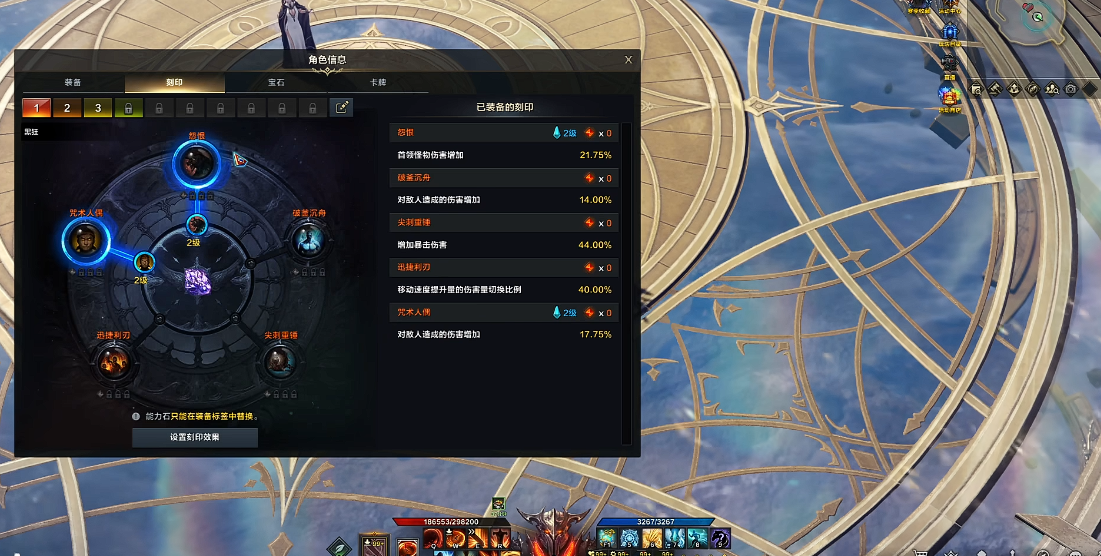Viewport: 1101px width, 556px height.
Task: Click the camera screenshot icon under the minimap
Action: (1071, 89)
